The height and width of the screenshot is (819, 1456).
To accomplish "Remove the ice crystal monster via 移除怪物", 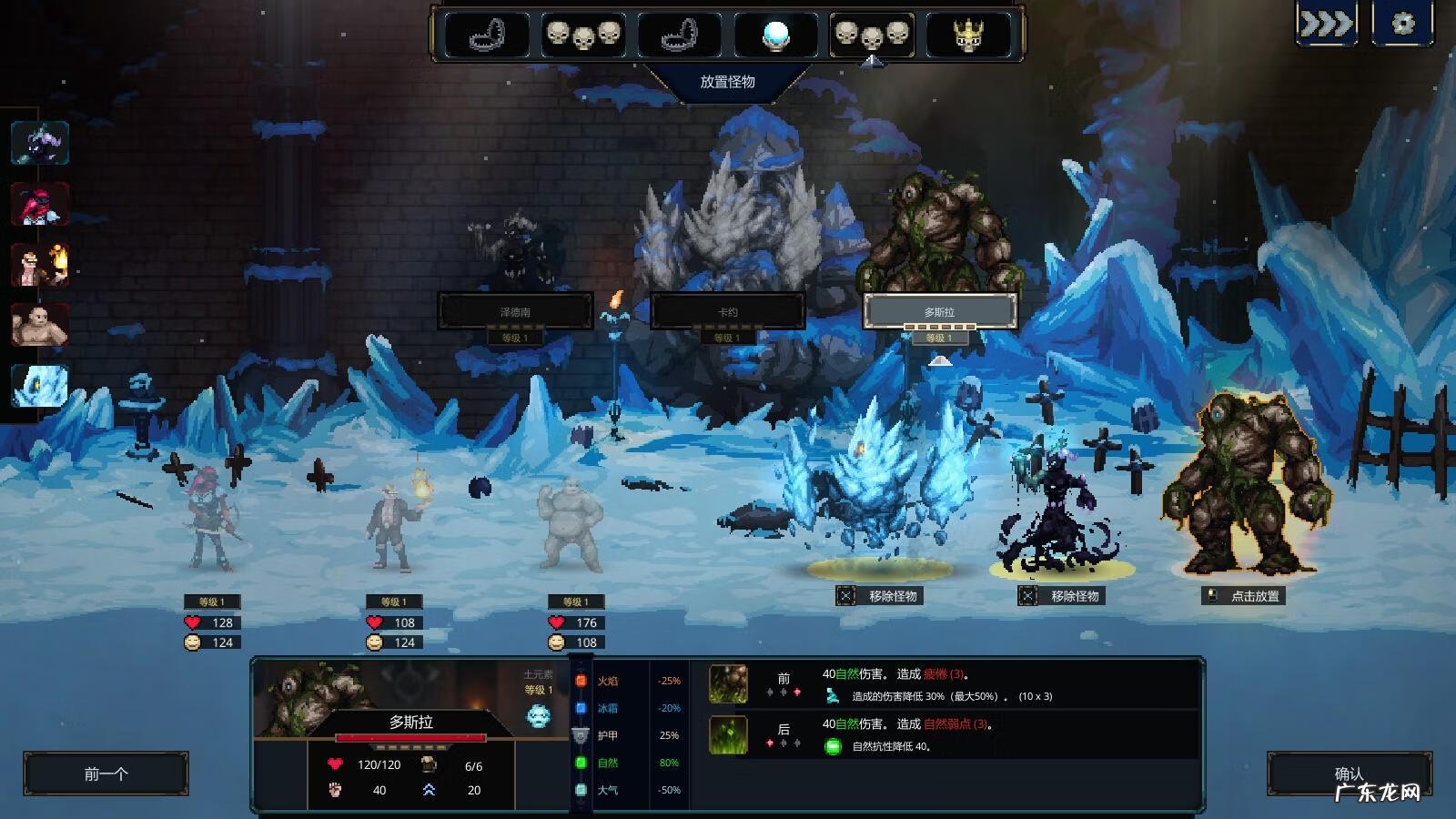I will click(x=881, y=596).
